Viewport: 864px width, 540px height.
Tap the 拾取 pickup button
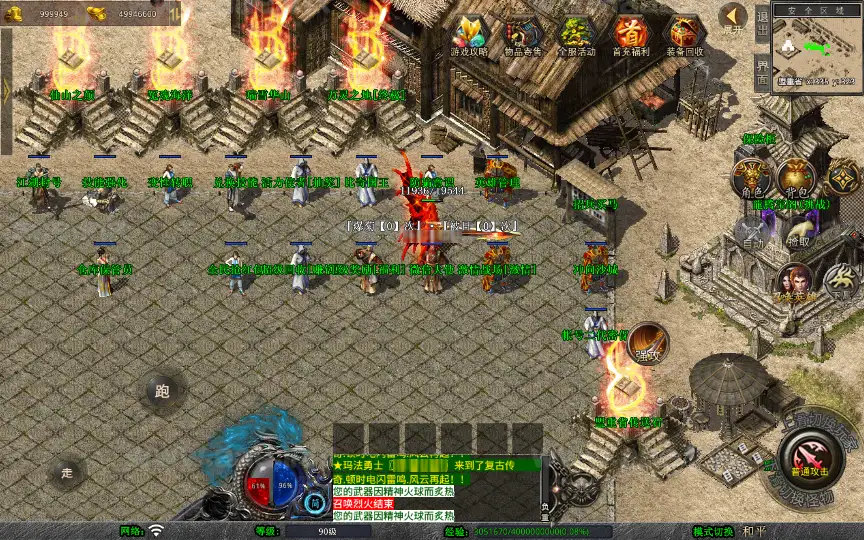click(x=798, y=232)
